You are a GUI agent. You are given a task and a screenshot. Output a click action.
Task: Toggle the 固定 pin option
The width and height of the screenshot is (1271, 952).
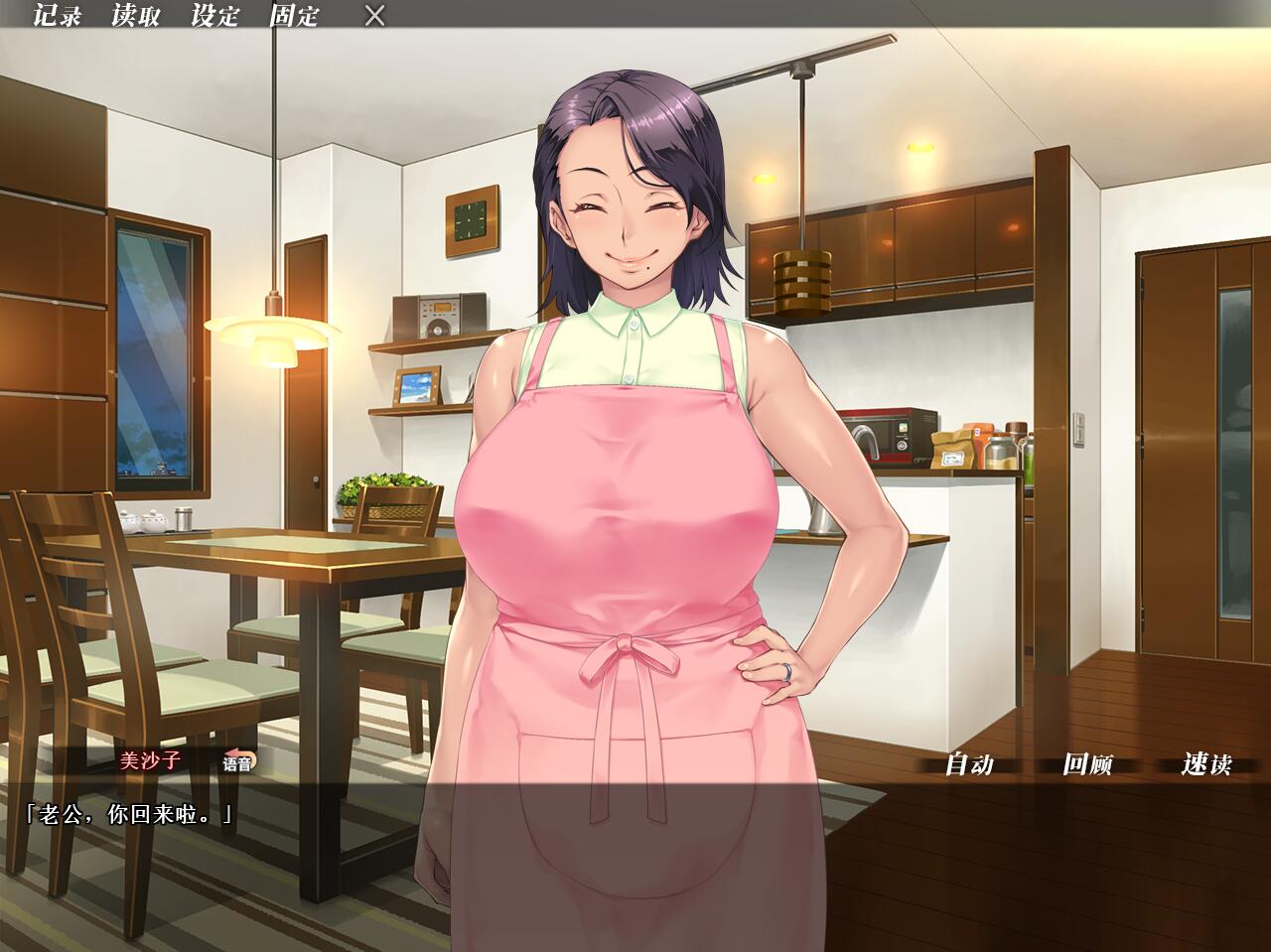tap(295, 16)
